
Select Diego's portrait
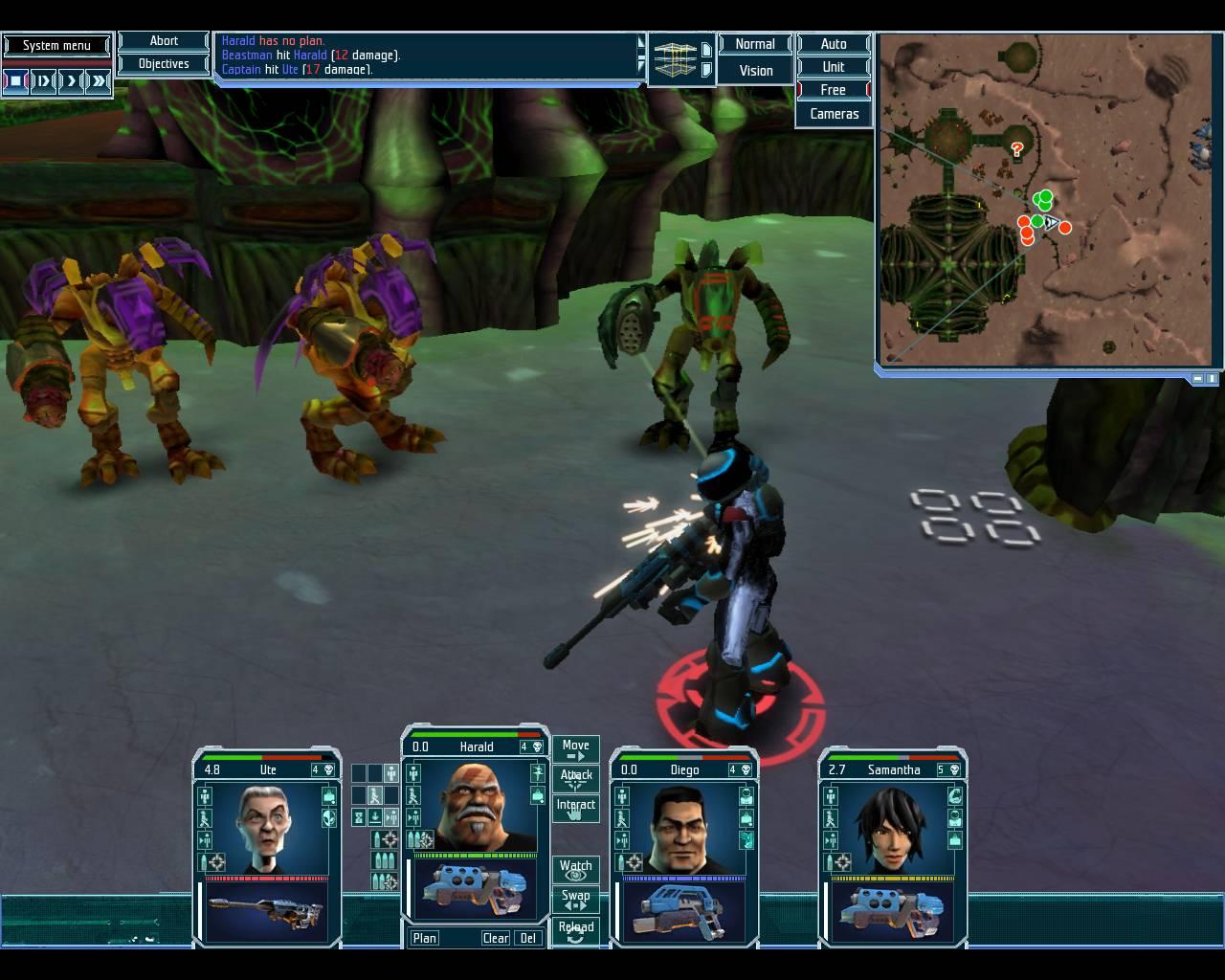(683, 824)
